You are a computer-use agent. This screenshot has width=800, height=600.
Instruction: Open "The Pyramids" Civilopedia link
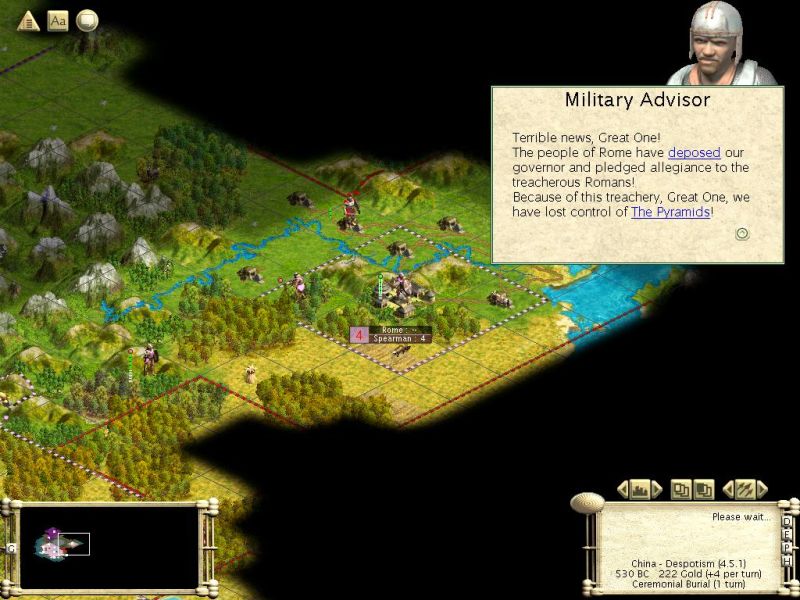670,212
